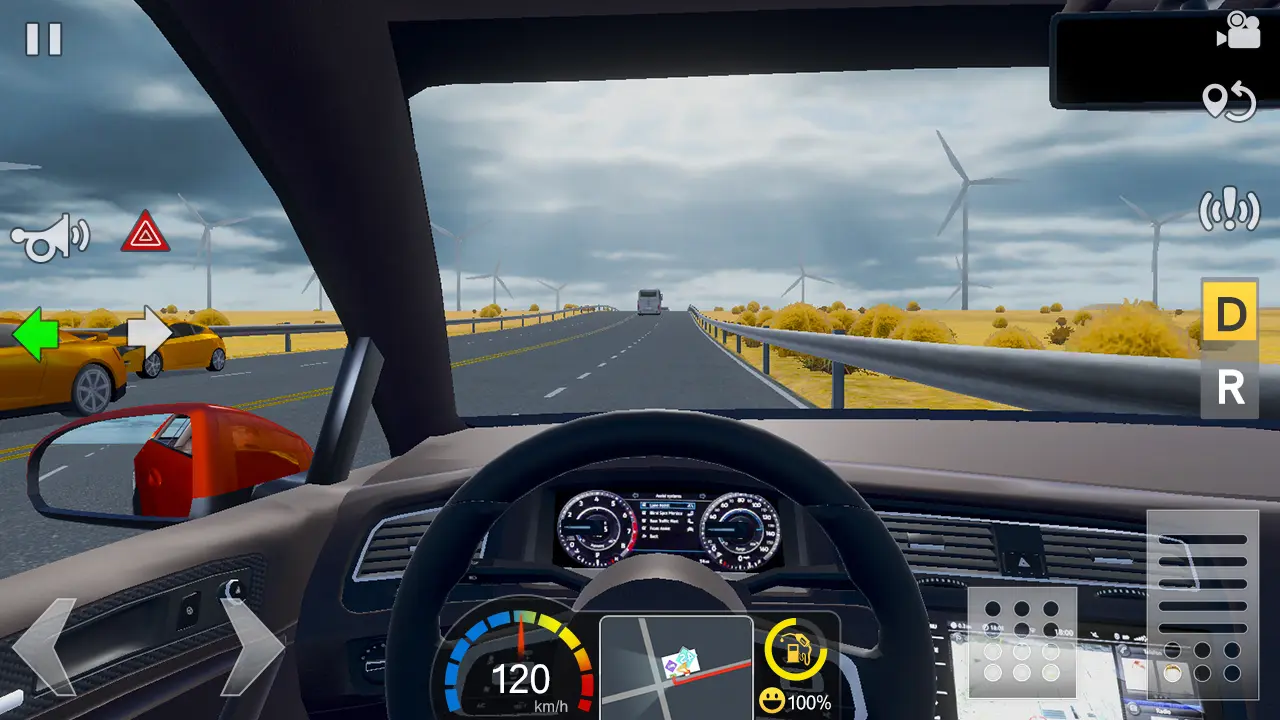Activate the hazard warning triangle
Screen dimensions: 1280x720
(x=146, y=236)
